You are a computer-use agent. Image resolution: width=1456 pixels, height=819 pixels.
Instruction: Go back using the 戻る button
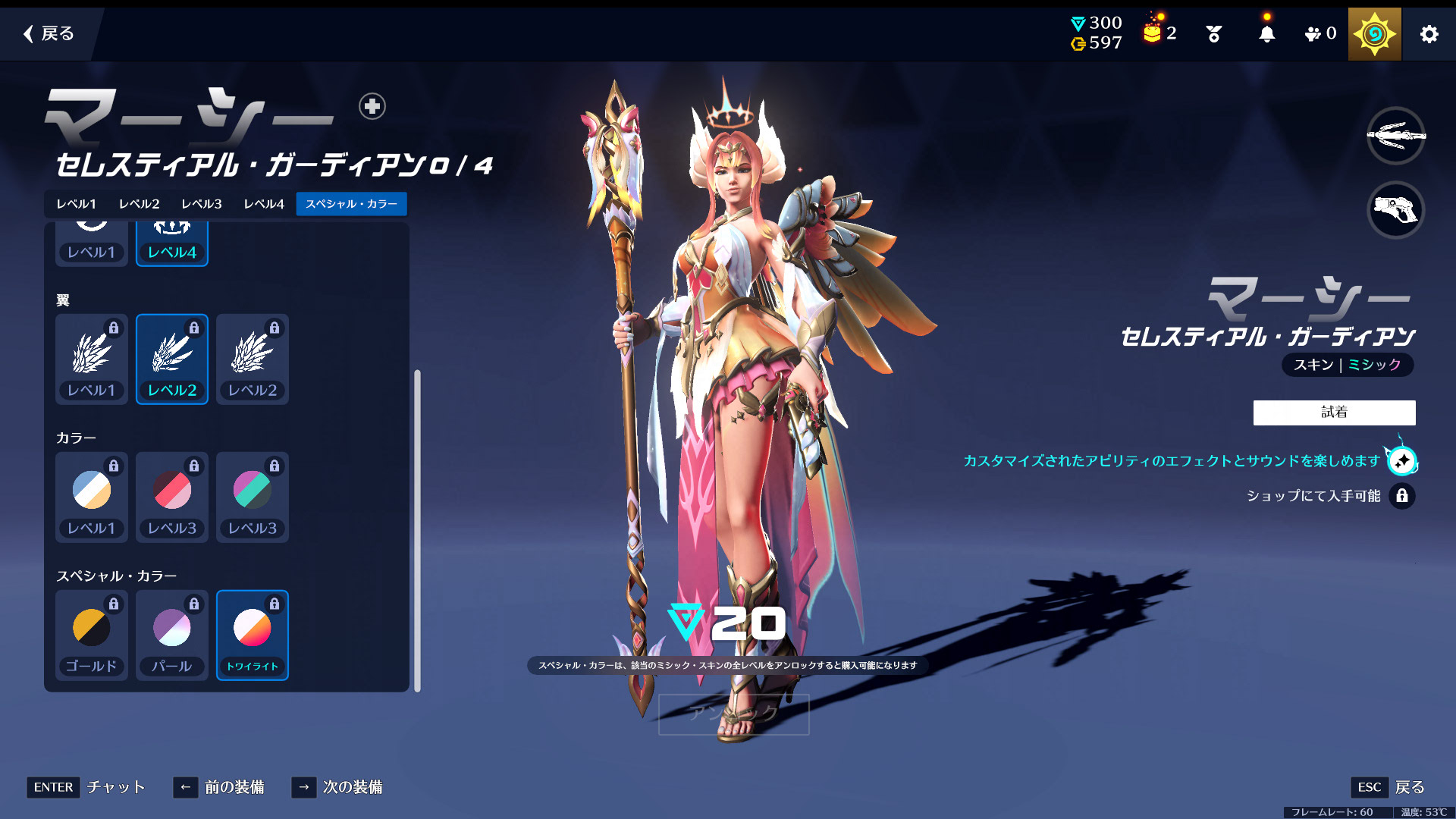[x=49, y=33]
